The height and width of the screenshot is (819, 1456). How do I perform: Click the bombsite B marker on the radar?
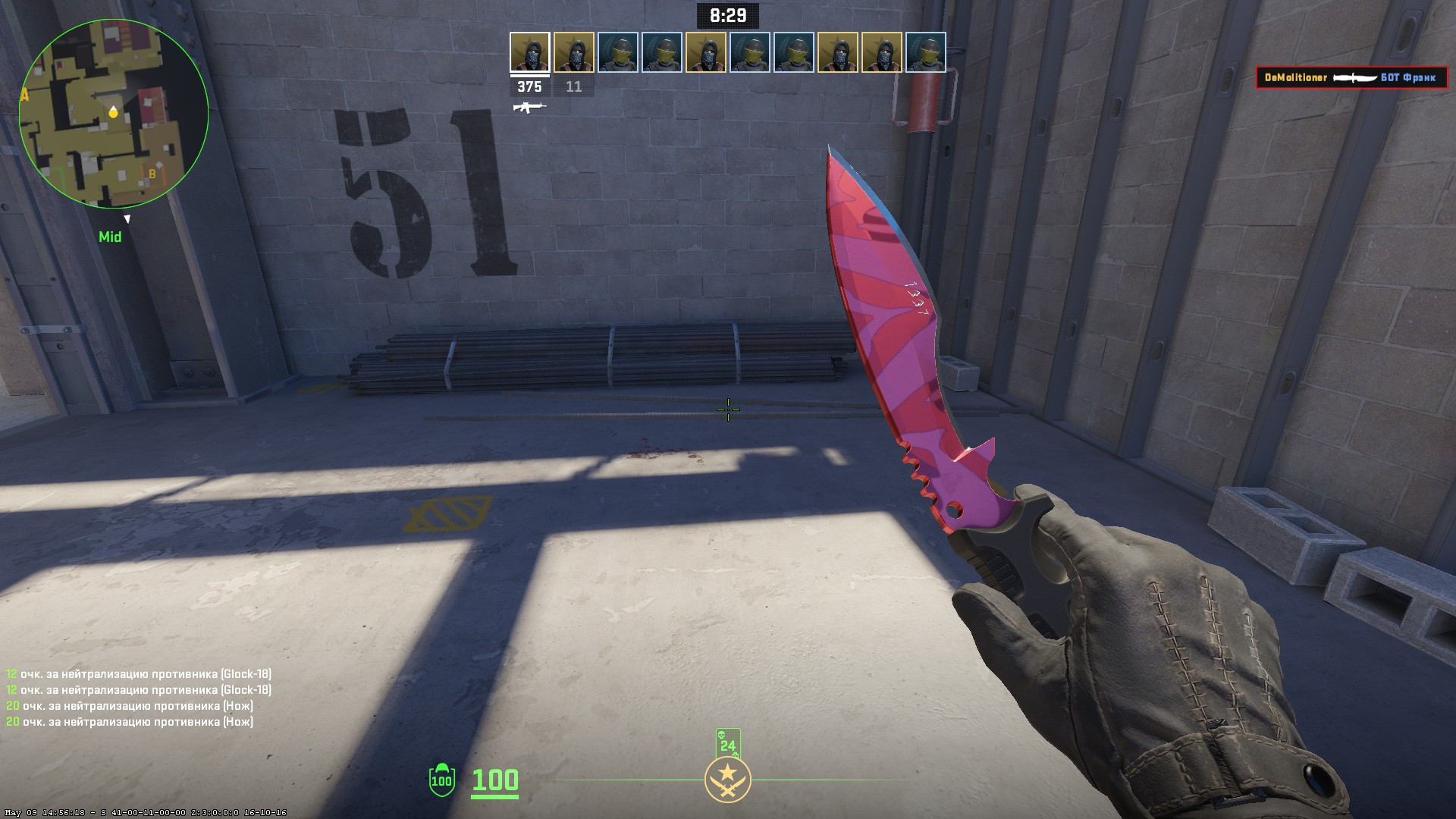[x=152, y=173]
